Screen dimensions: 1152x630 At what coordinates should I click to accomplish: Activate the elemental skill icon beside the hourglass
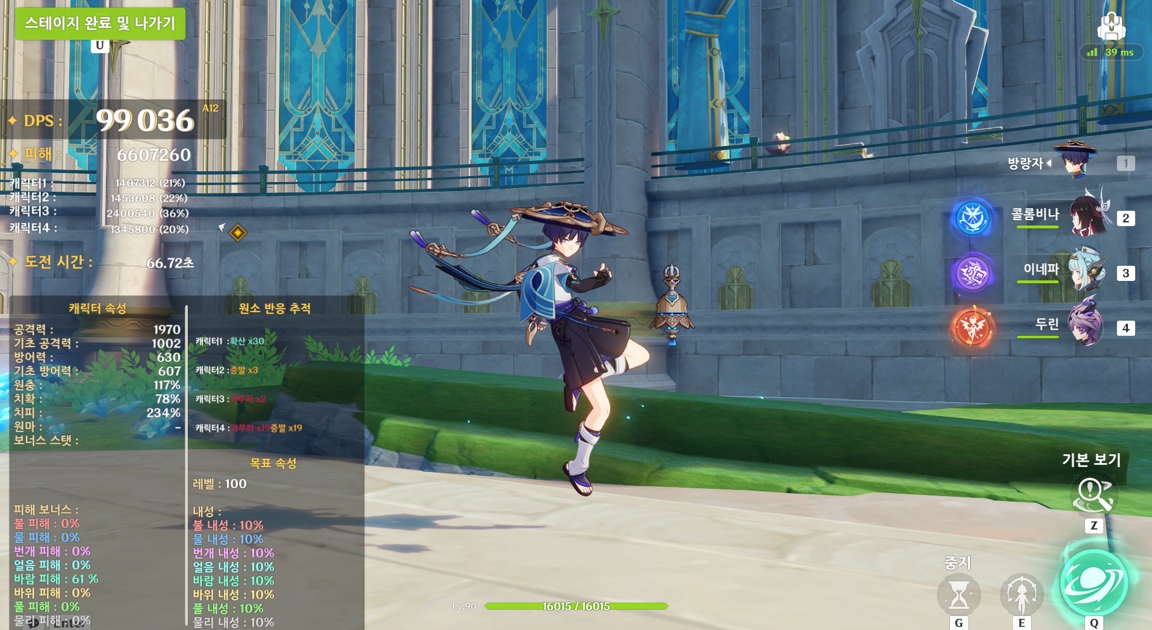coord(1021,595)
